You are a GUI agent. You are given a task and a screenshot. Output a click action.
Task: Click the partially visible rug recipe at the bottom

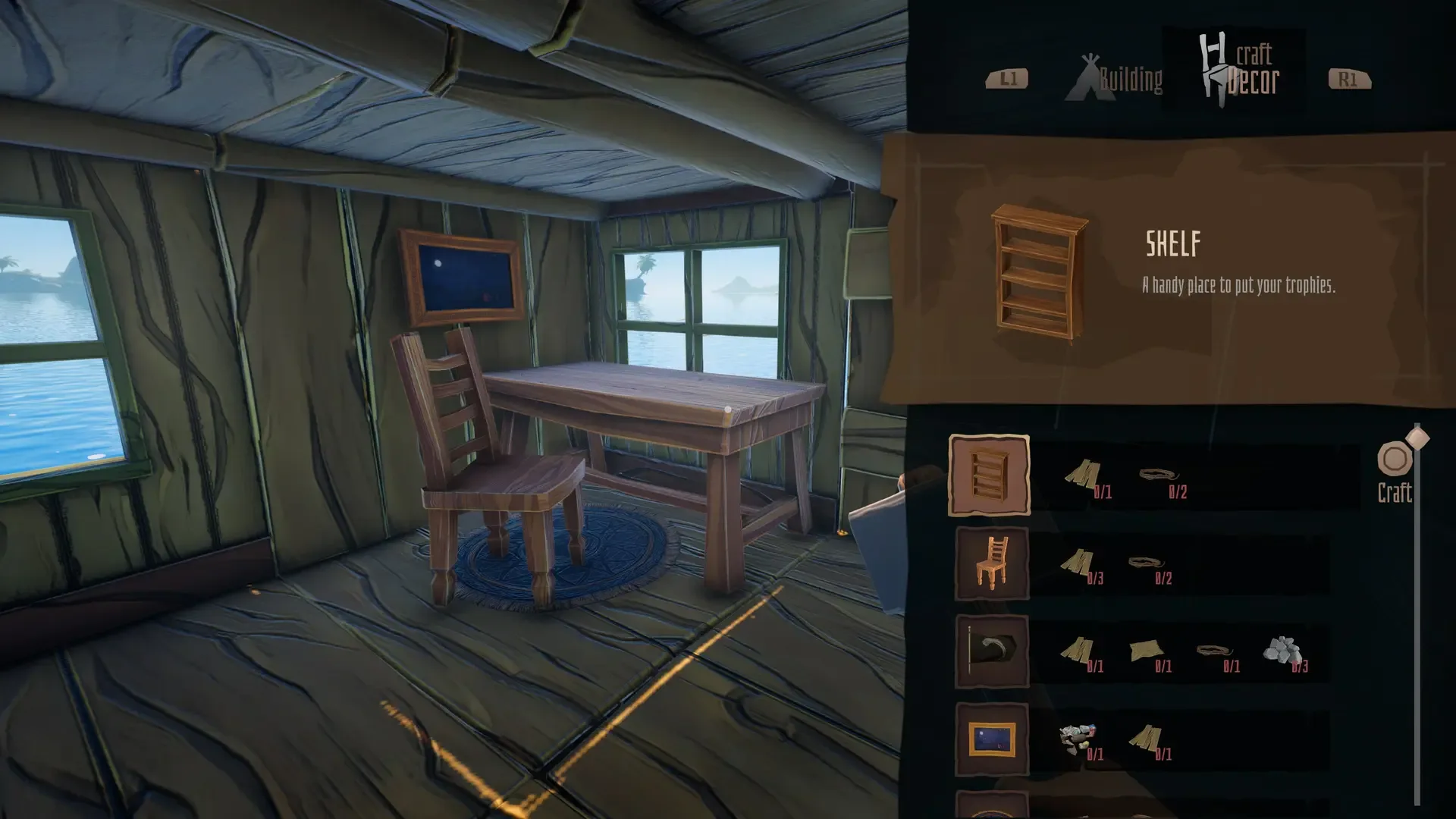(x=990, y=808)
